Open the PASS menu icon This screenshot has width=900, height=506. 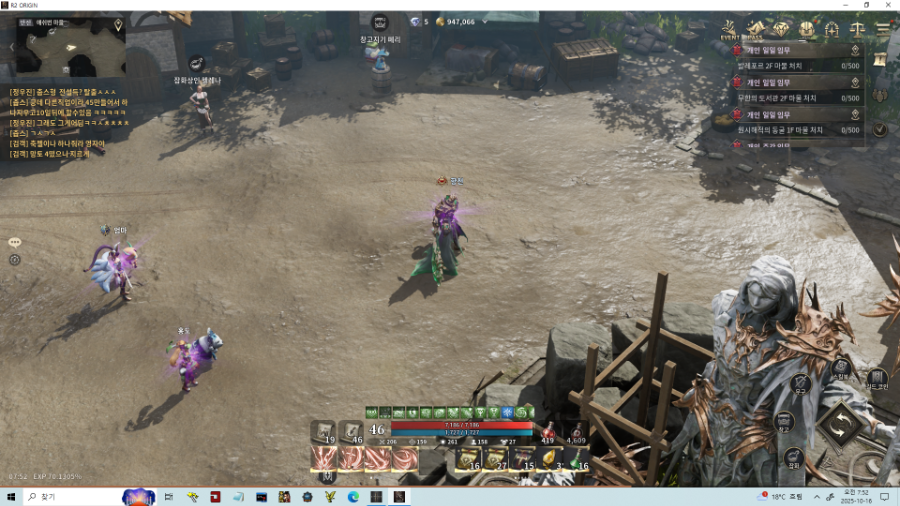pos(755,29)
